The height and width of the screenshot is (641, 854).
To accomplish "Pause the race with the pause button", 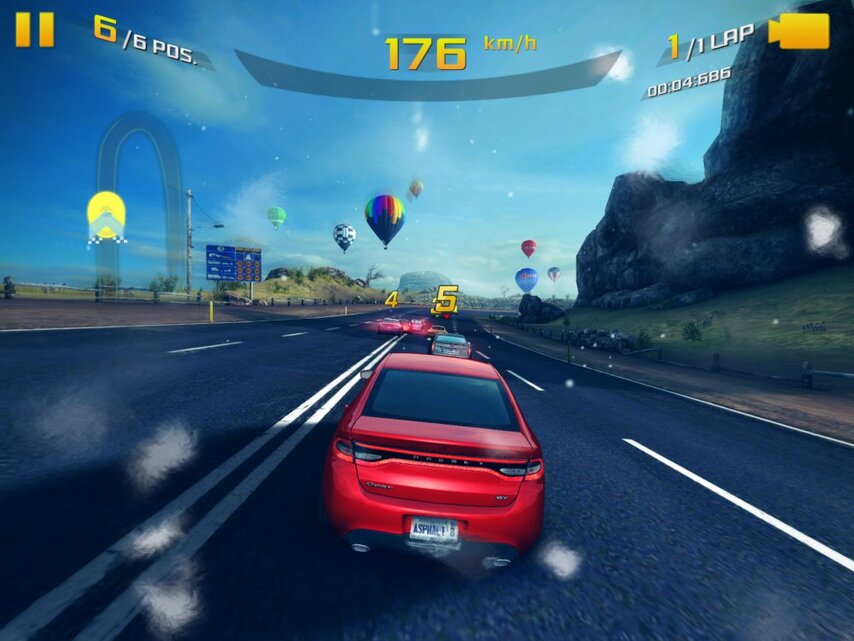I will pos(34,30).
